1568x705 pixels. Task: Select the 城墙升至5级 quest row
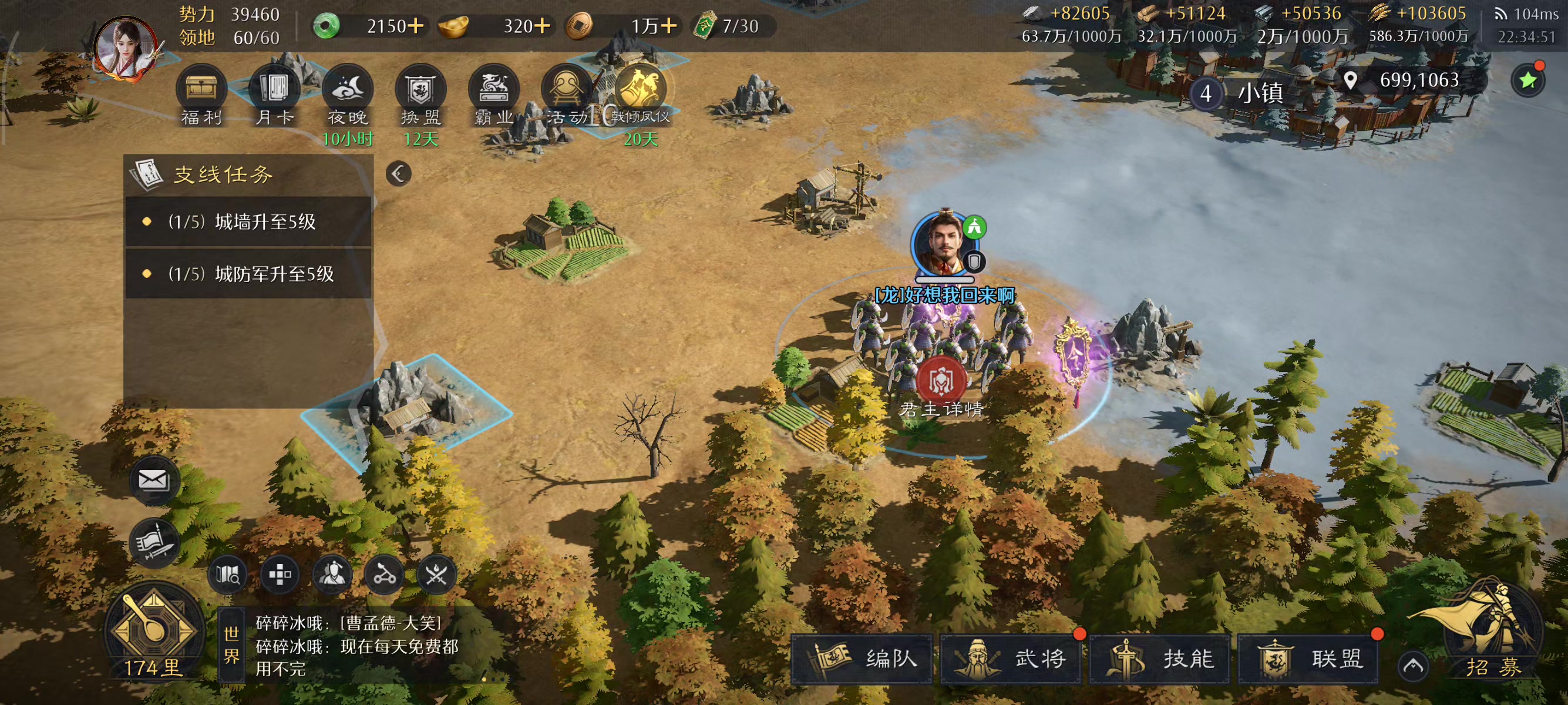coord(248,221)
